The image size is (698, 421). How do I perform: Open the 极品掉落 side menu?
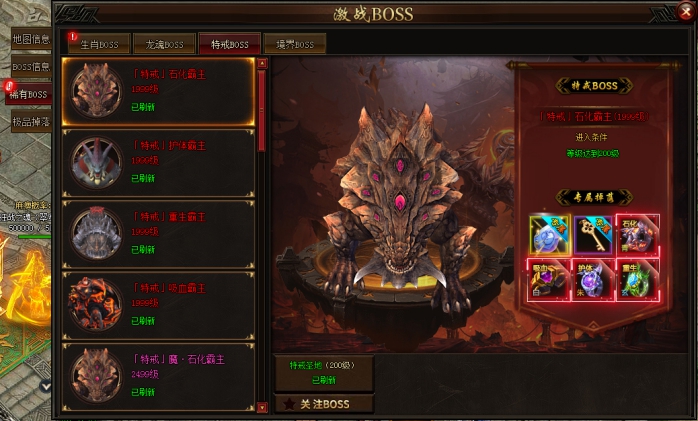tap(30, 121)
